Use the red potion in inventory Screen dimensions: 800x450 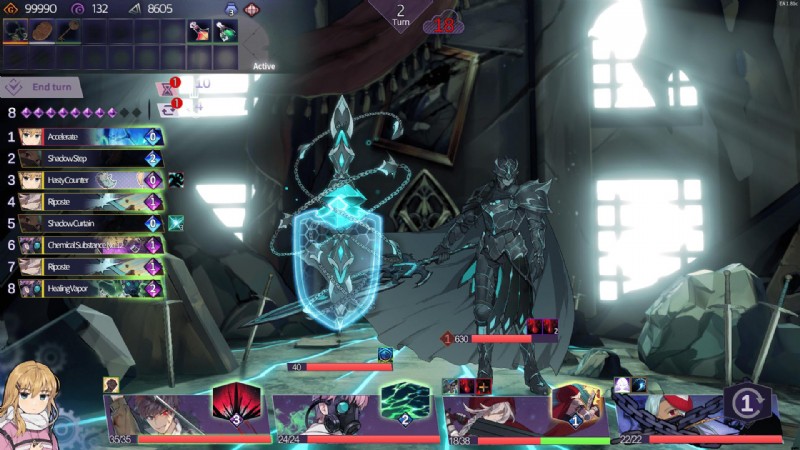tap(198, 31)
